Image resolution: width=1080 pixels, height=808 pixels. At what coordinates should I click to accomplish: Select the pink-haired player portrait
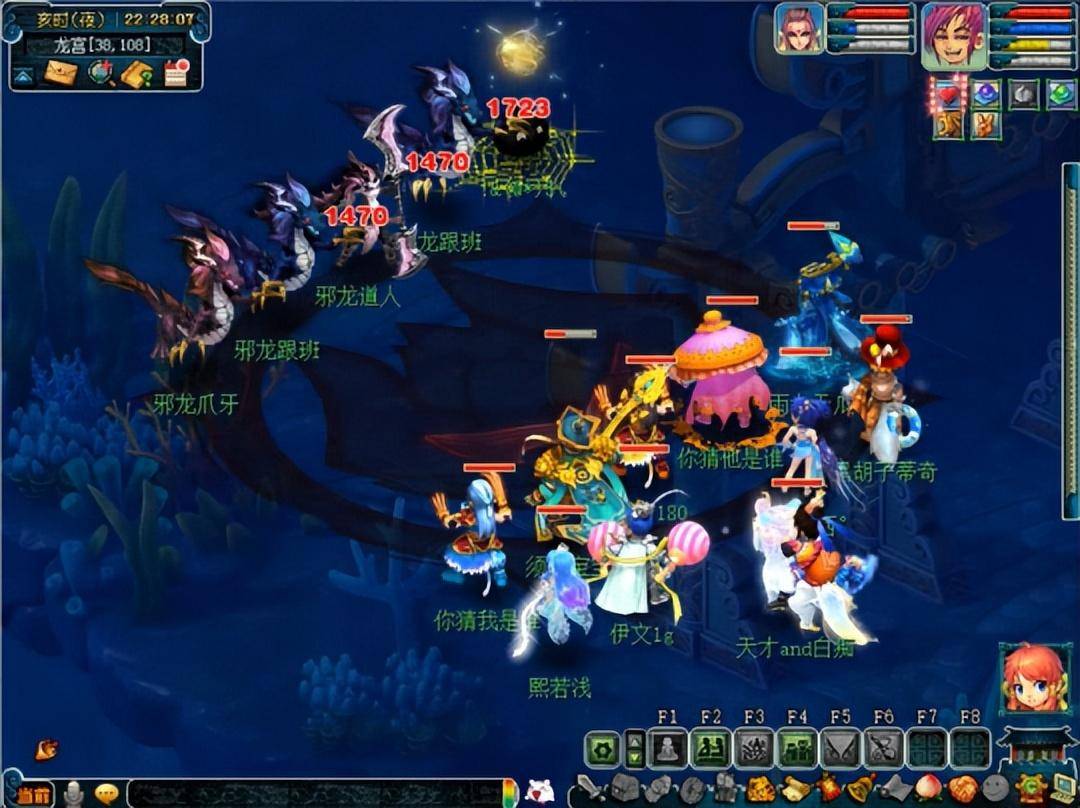coord(953,35)
